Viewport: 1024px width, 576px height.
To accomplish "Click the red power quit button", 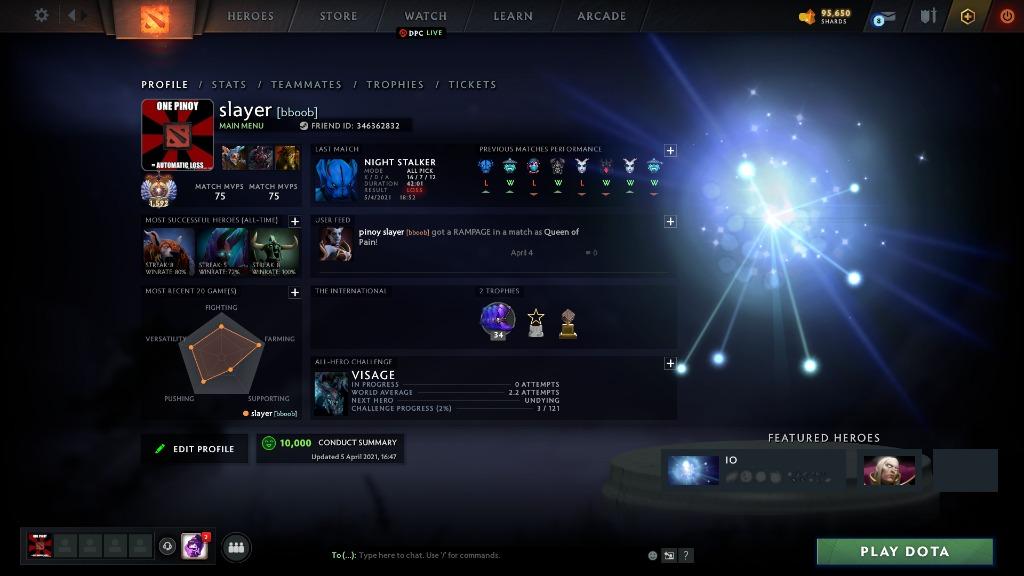I will tap(1006, 16).
